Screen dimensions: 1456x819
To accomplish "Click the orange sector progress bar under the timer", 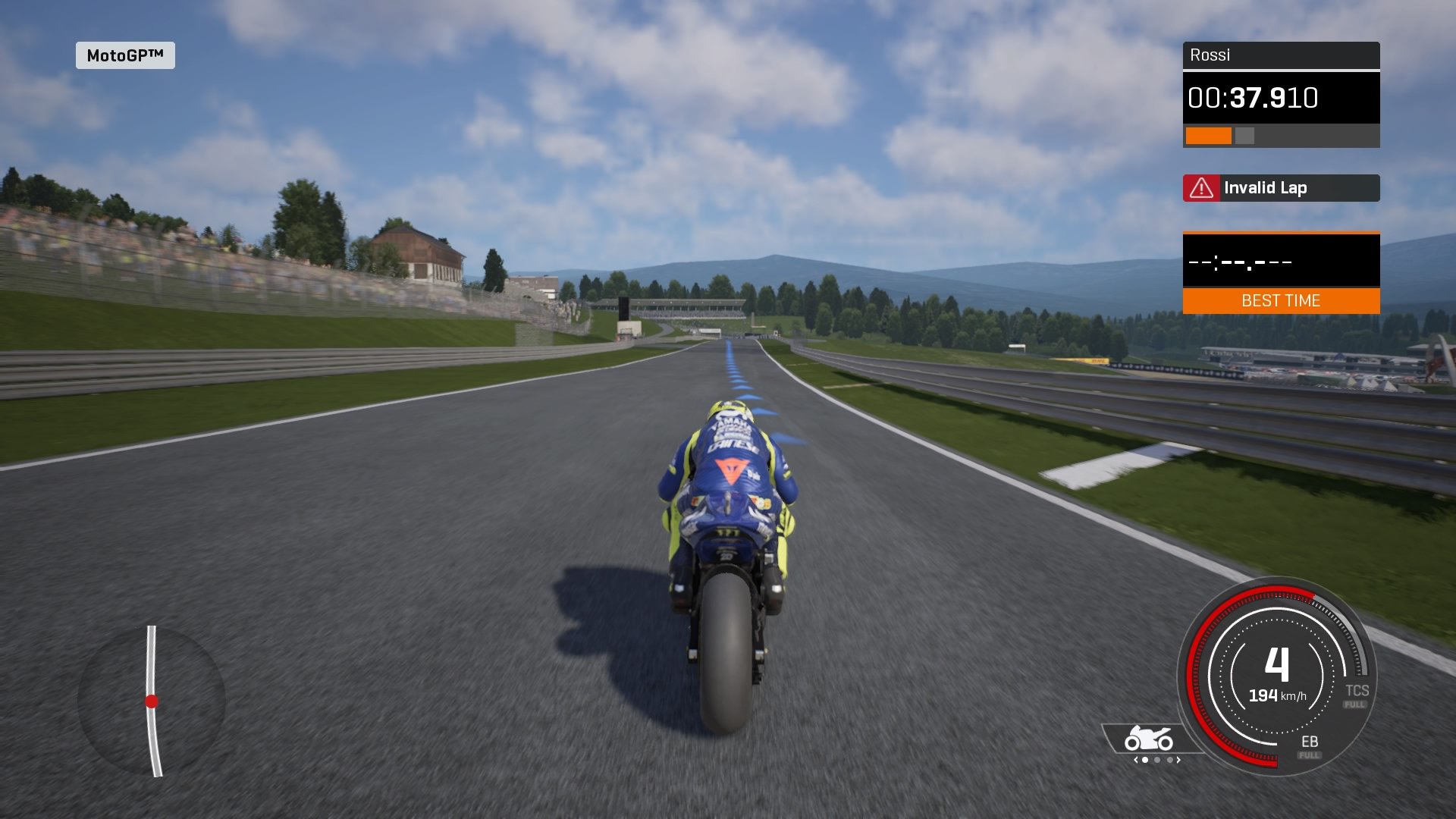I will [1207, 136].
